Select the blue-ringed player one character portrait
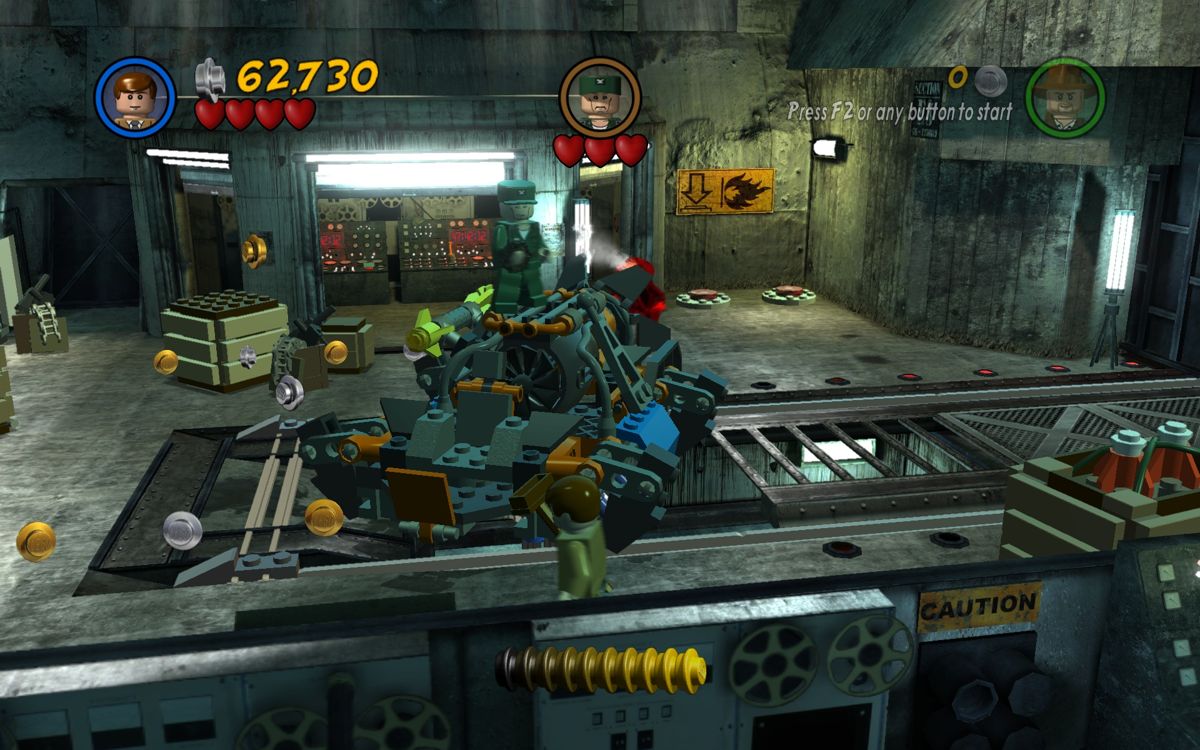Image resolution: width=1200 pixels, height=750 pixels. (x=135, y=97)
